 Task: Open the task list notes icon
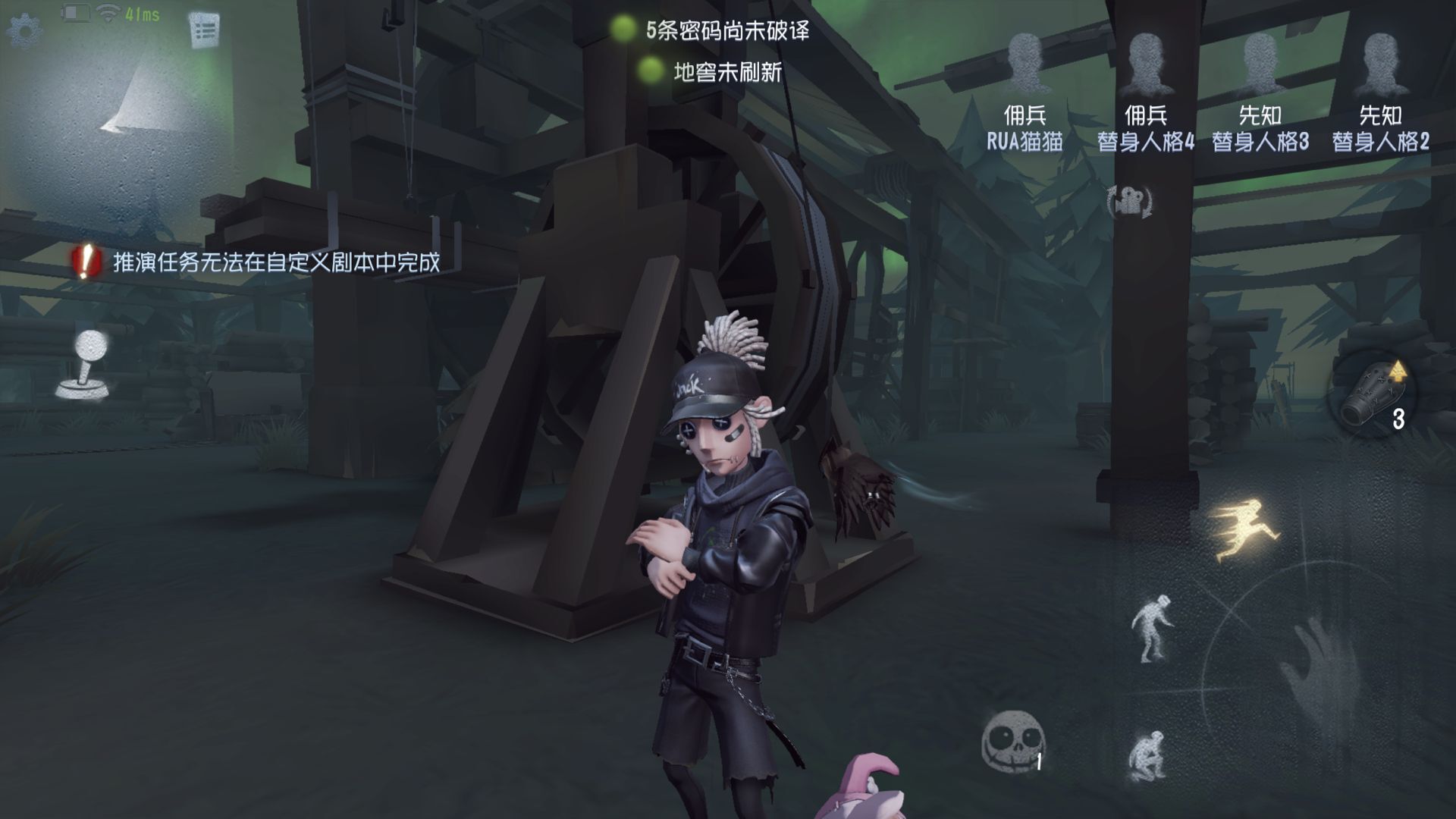[204, 30]
